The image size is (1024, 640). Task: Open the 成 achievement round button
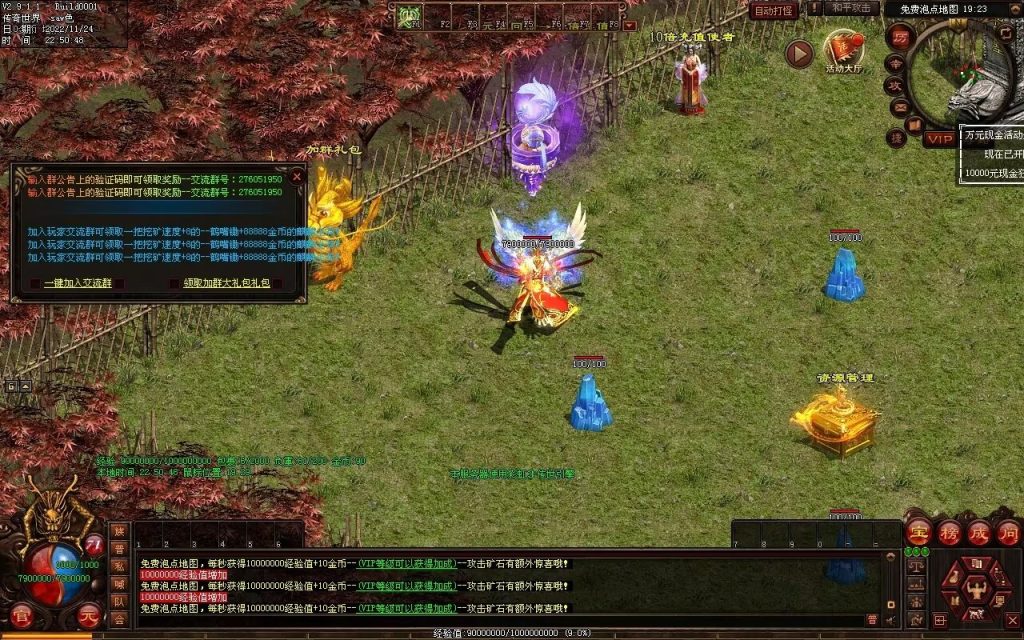[x=978, y=533]
